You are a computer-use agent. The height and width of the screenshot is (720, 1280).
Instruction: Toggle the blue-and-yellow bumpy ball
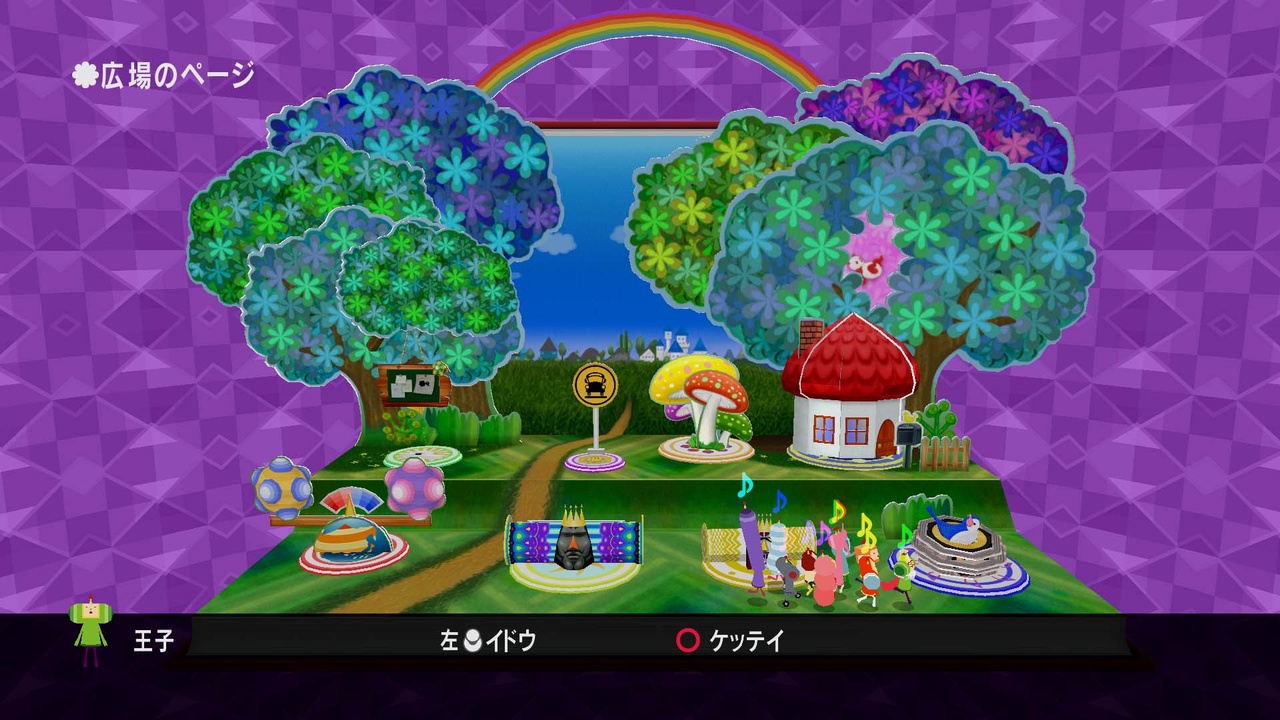(x=279, y=487)
